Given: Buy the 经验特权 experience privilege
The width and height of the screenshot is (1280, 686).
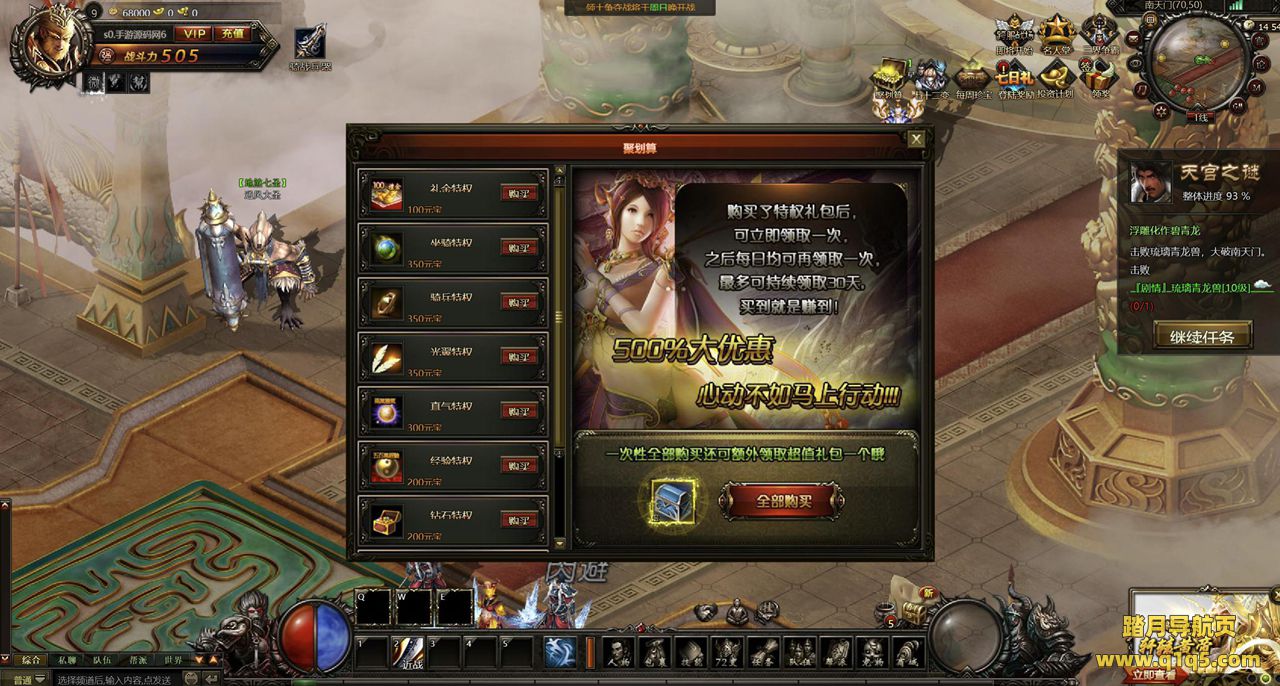Looking at the screenshot, I should click(x=519, y=465).
